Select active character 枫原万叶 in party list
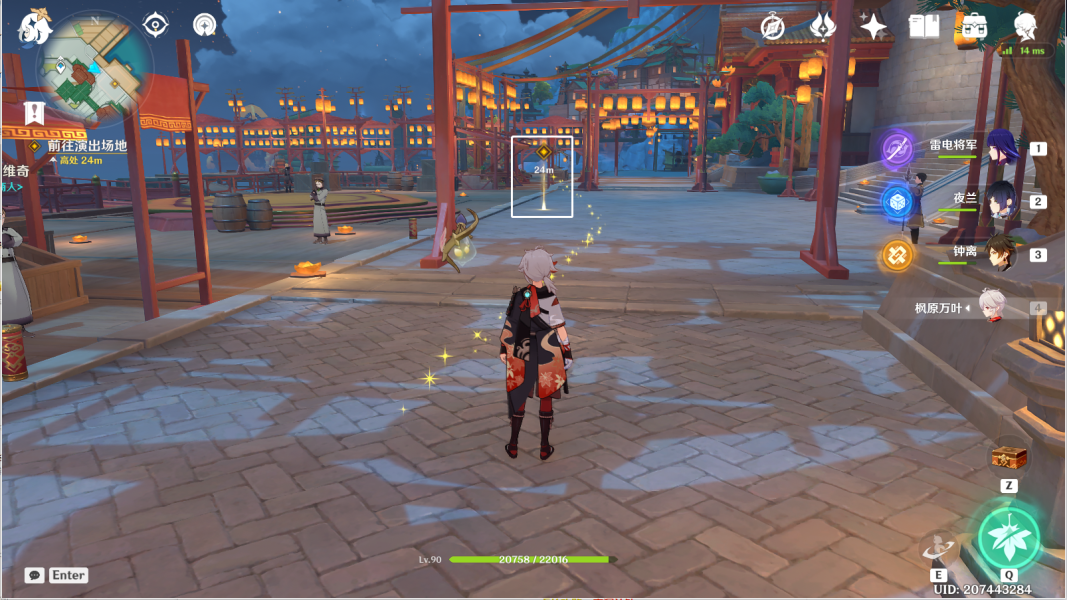This screenshot has height=600, width=1067. click(x=989, y=308)
